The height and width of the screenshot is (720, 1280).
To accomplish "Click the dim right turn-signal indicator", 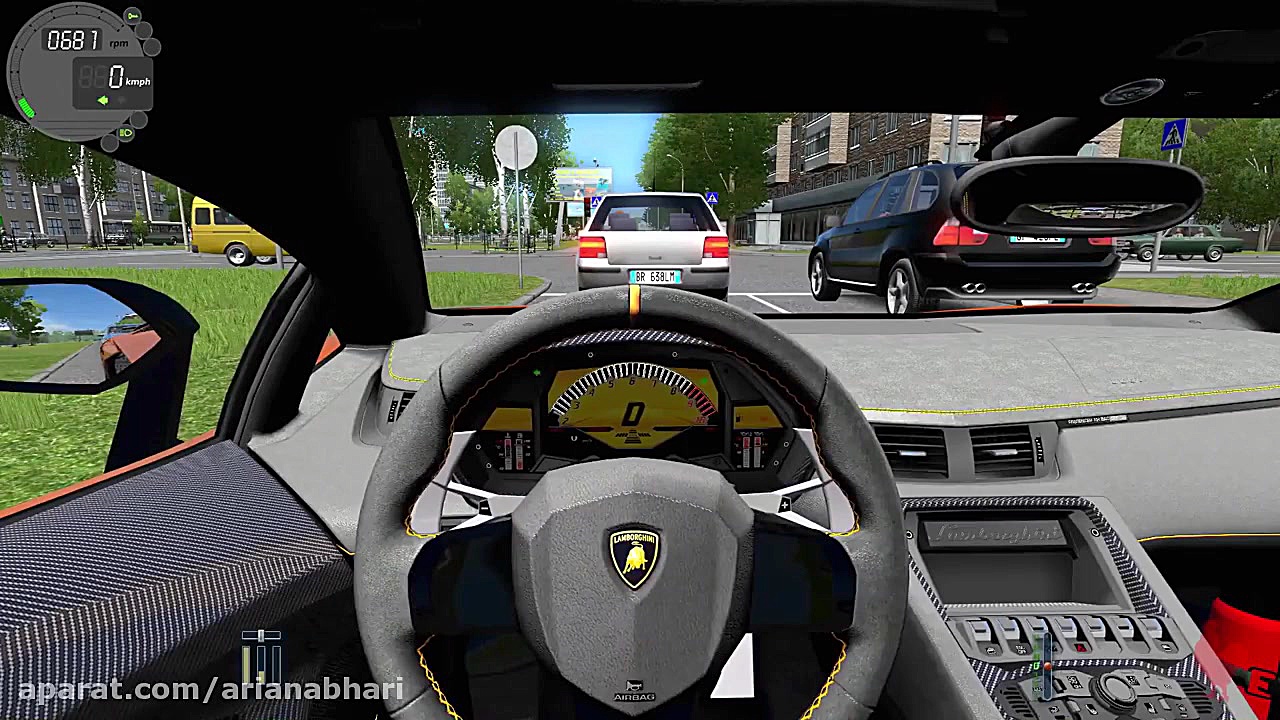I will pyautogui.click(x=121, y=100).
